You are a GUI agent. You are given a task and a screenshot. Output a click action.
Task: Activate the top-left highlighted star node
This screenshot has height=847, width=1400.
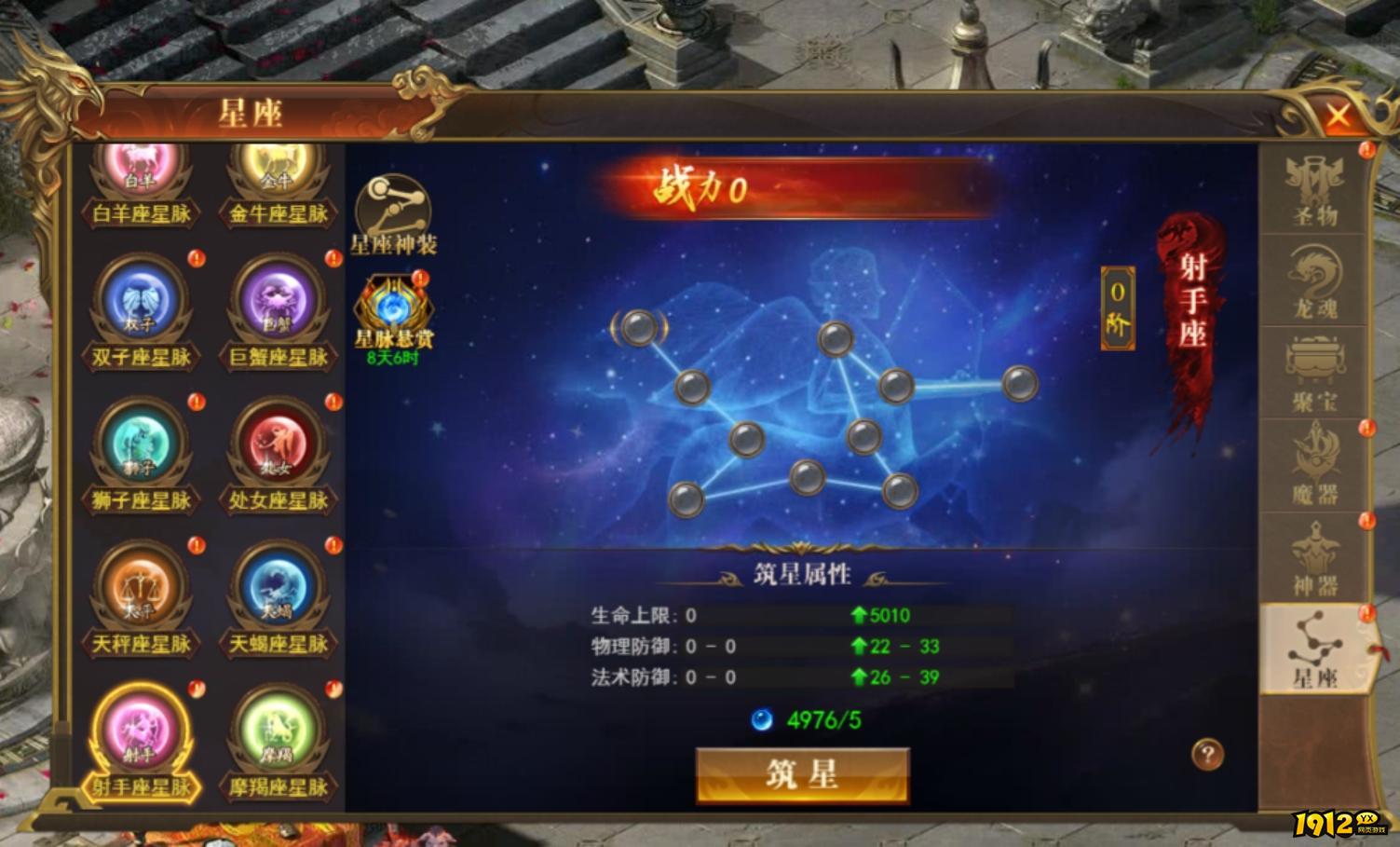(638, 330)
